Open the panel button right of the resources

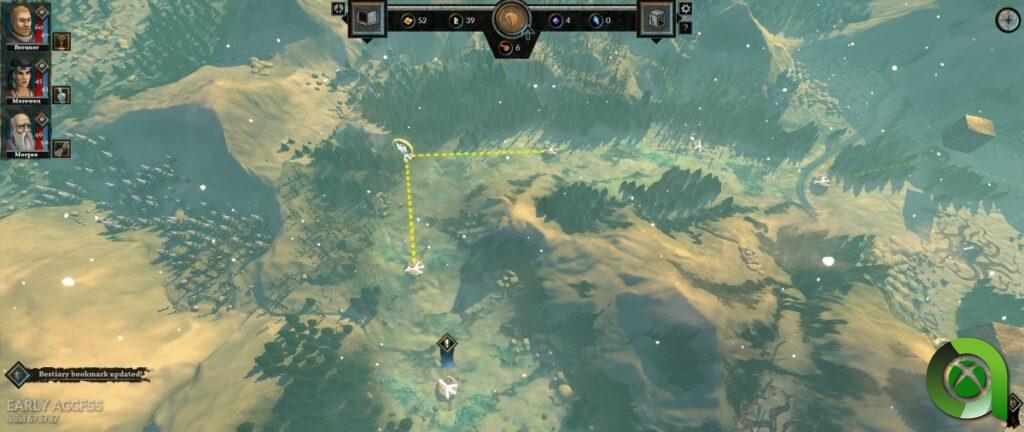click(x=656, y=19)
